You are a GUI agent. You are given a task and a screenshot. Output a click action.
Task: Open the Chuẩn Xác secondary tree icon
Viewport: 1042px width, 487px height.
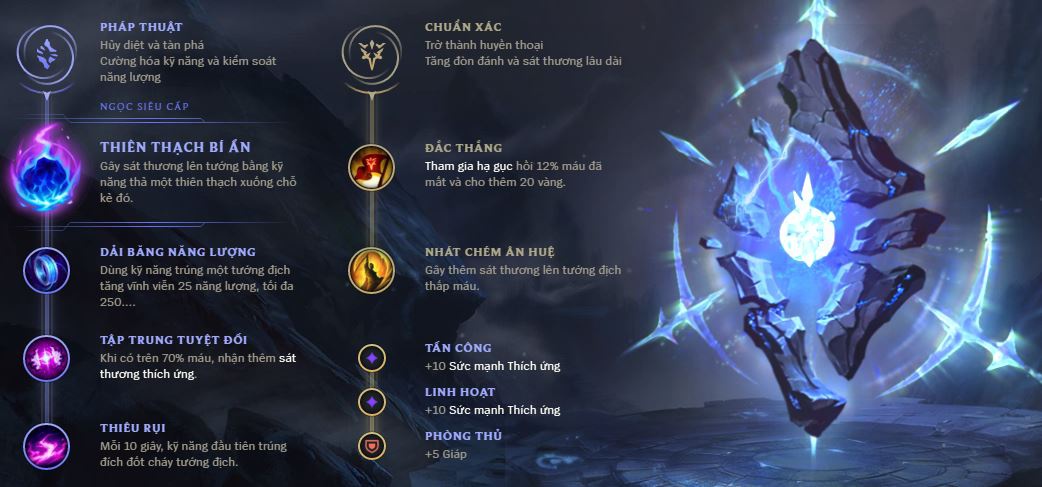coord(371,49)
